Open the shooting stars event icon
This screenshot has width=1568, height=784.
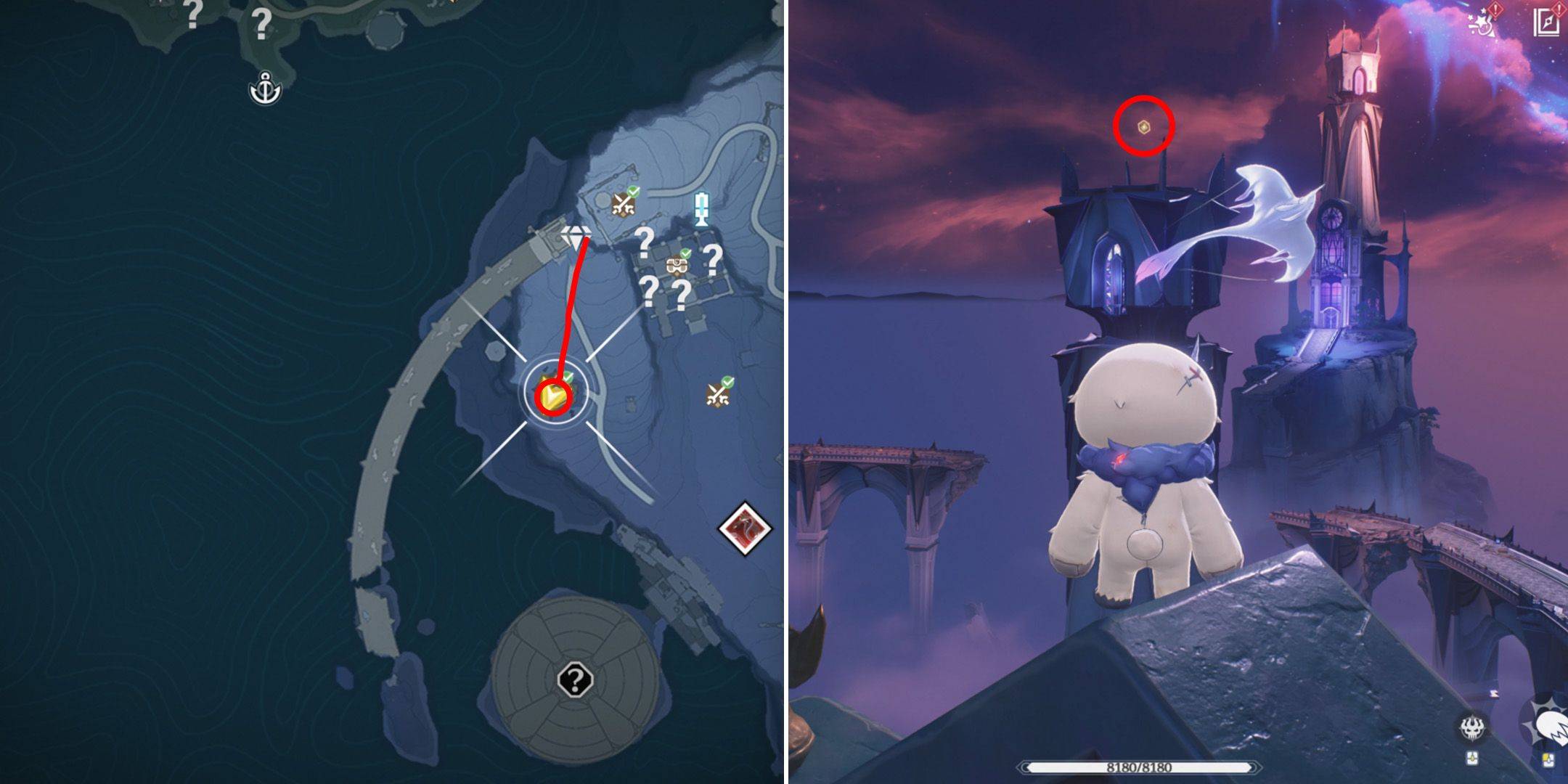(1482, 22)
